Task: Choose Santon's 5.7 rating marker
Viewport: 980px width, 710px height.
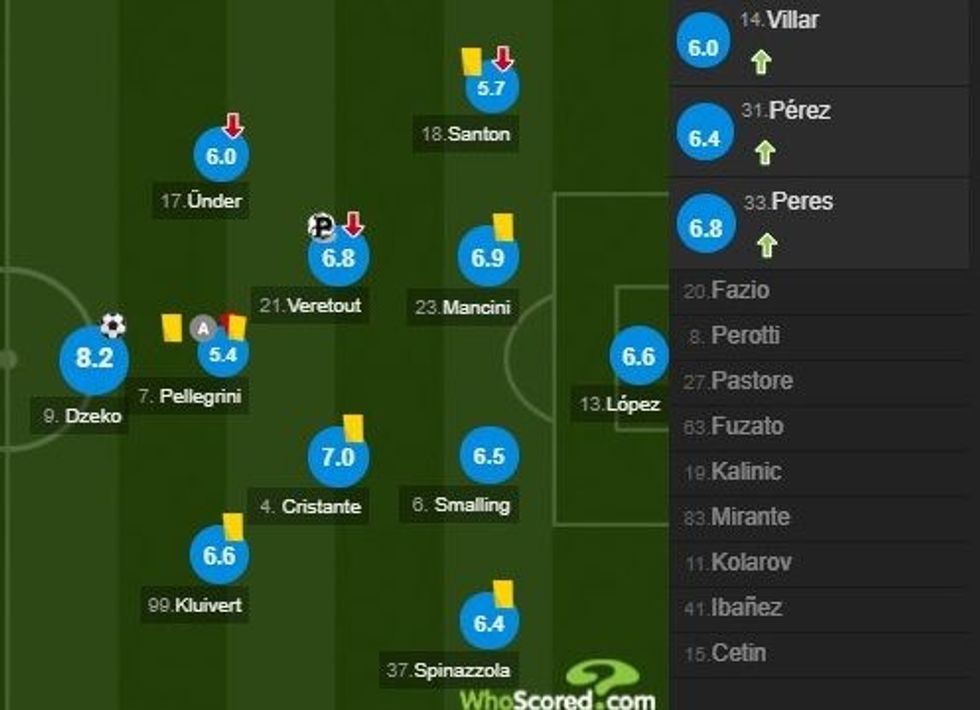Action: click(x=491, y=88)
